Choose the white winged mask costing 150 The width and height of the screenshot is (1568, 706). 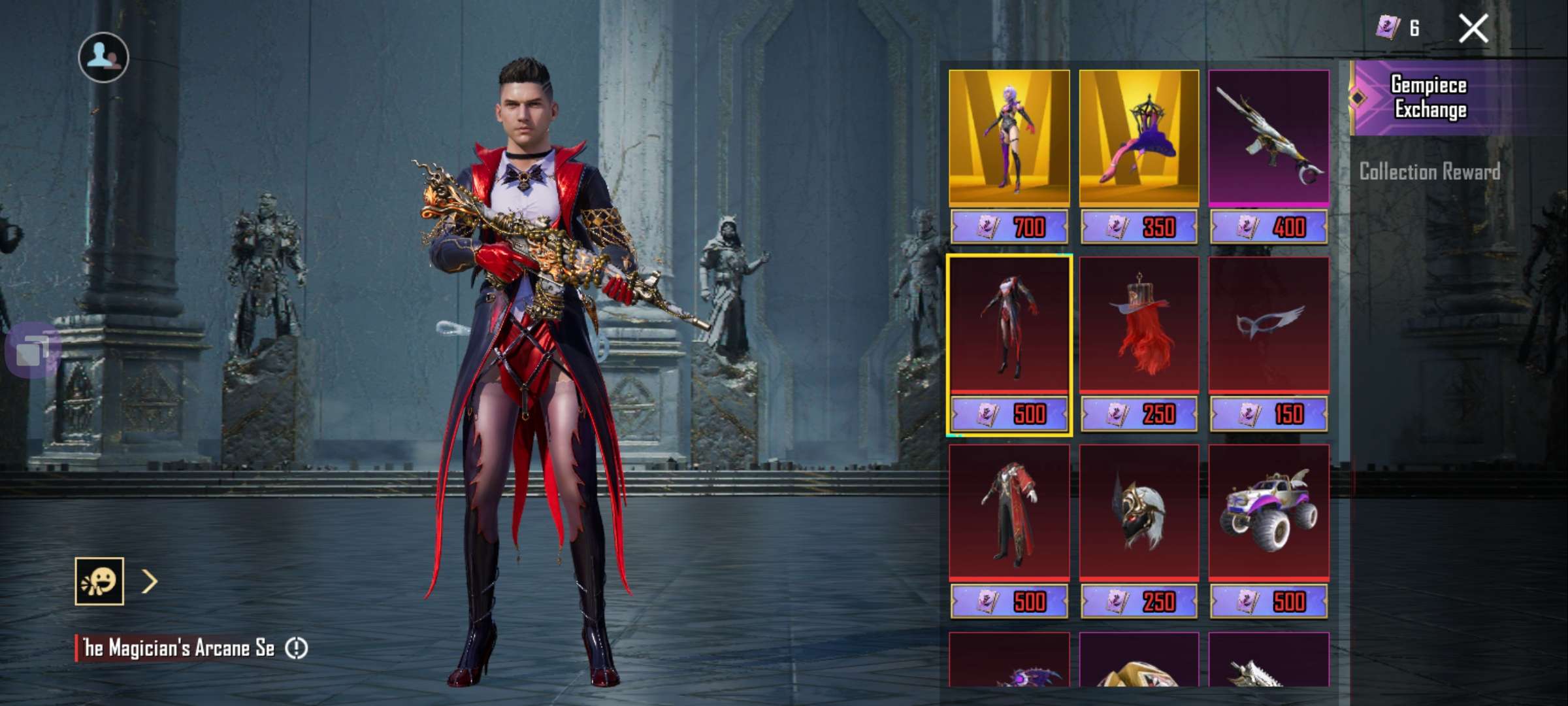pyautogui.click(x=1269, y=326)
